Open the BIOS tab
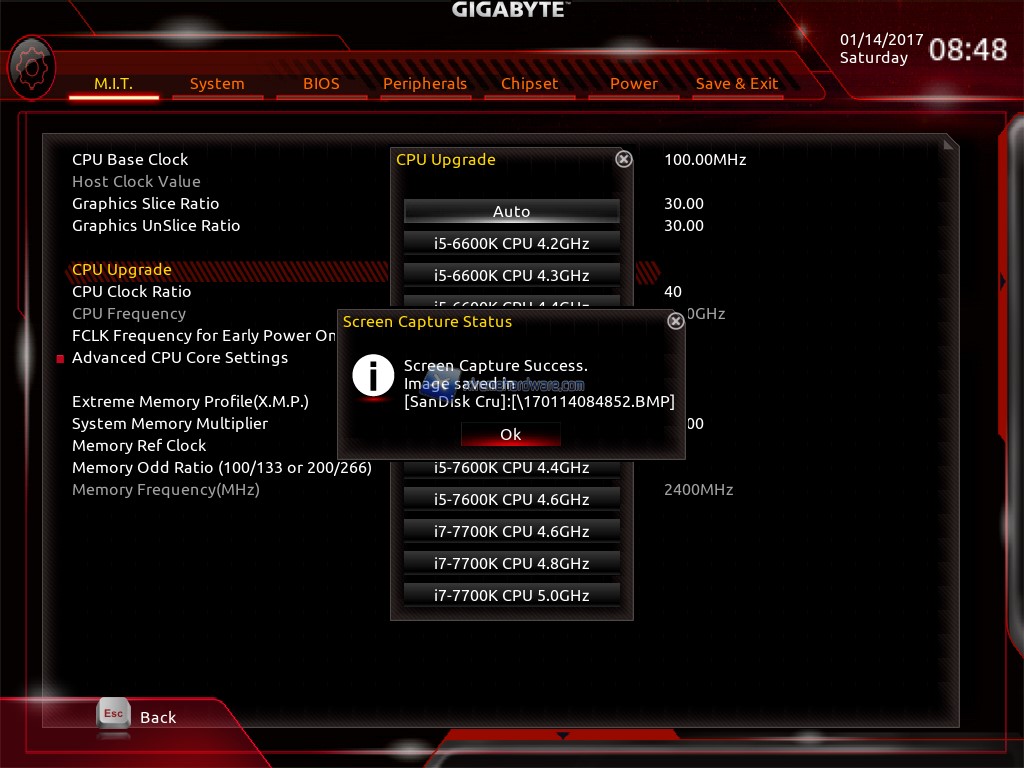Screen dimensions: 1024x768 (x=321, y=84)
